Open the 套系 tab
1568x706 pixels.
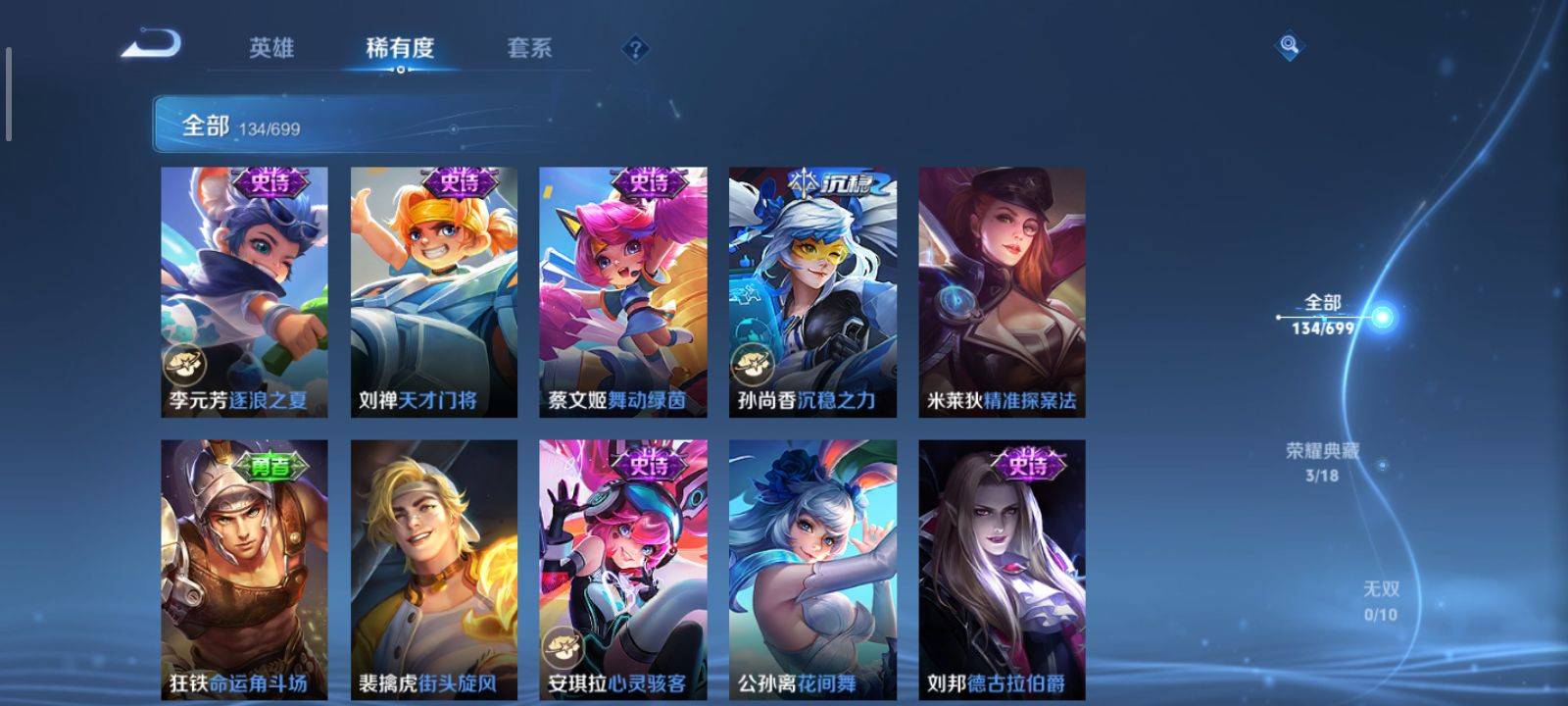pyautogui.click(x=529, y=48)
